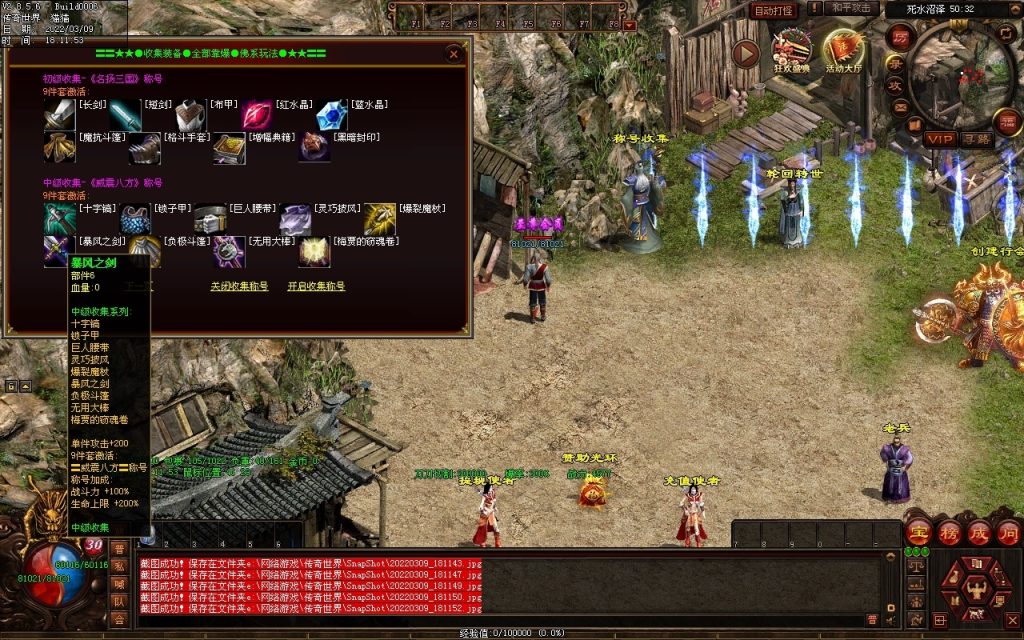Select the 红水晶 red crystal icon
1024x640 pixels.
[x=256, y=115]
